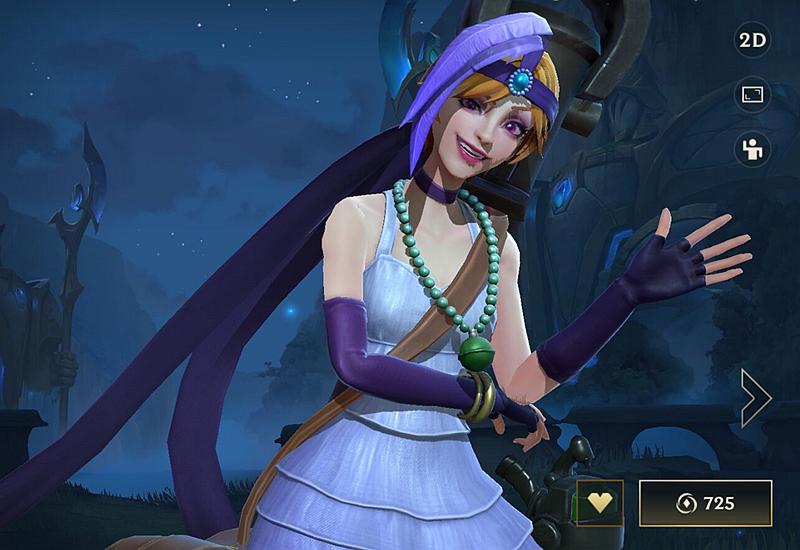Open the character pose icon

(x=751, y=149)
